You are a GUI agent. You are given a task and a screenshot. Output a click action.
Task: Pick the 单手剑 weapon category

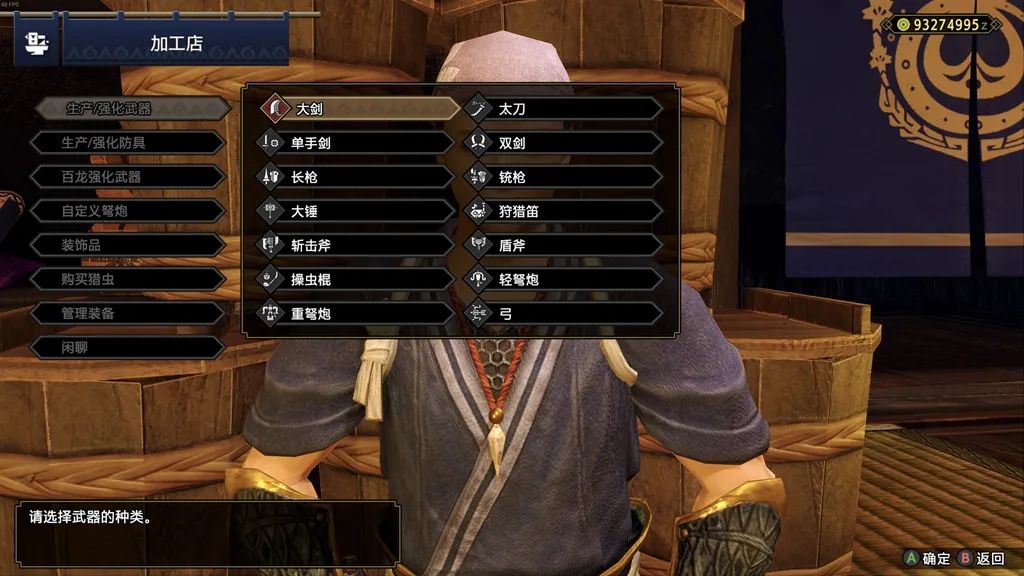coord(355,143)
